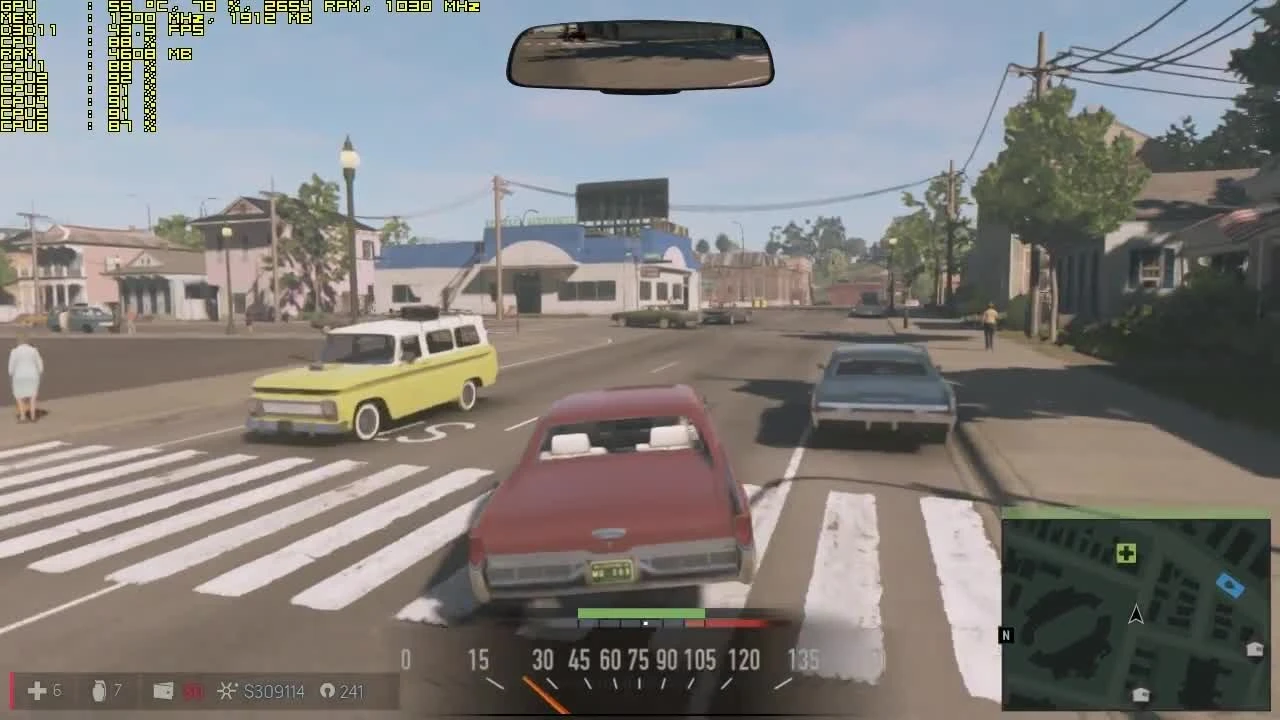Click the N compass indicator on minimap
The image size is (1280, 720).
click(1006, 635)
